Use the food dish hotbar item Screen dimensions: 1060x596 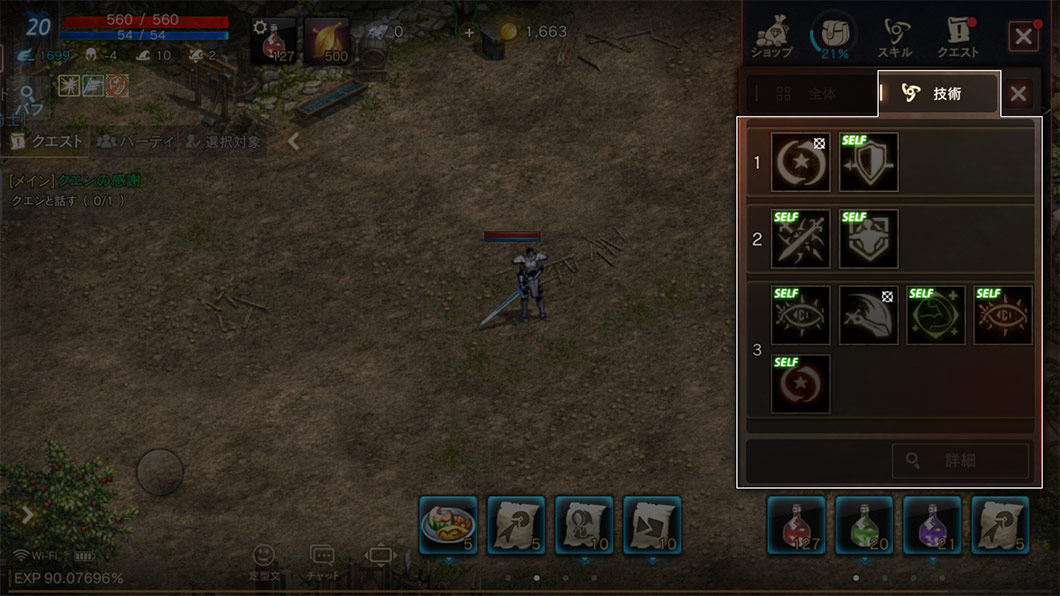(448, 525)
